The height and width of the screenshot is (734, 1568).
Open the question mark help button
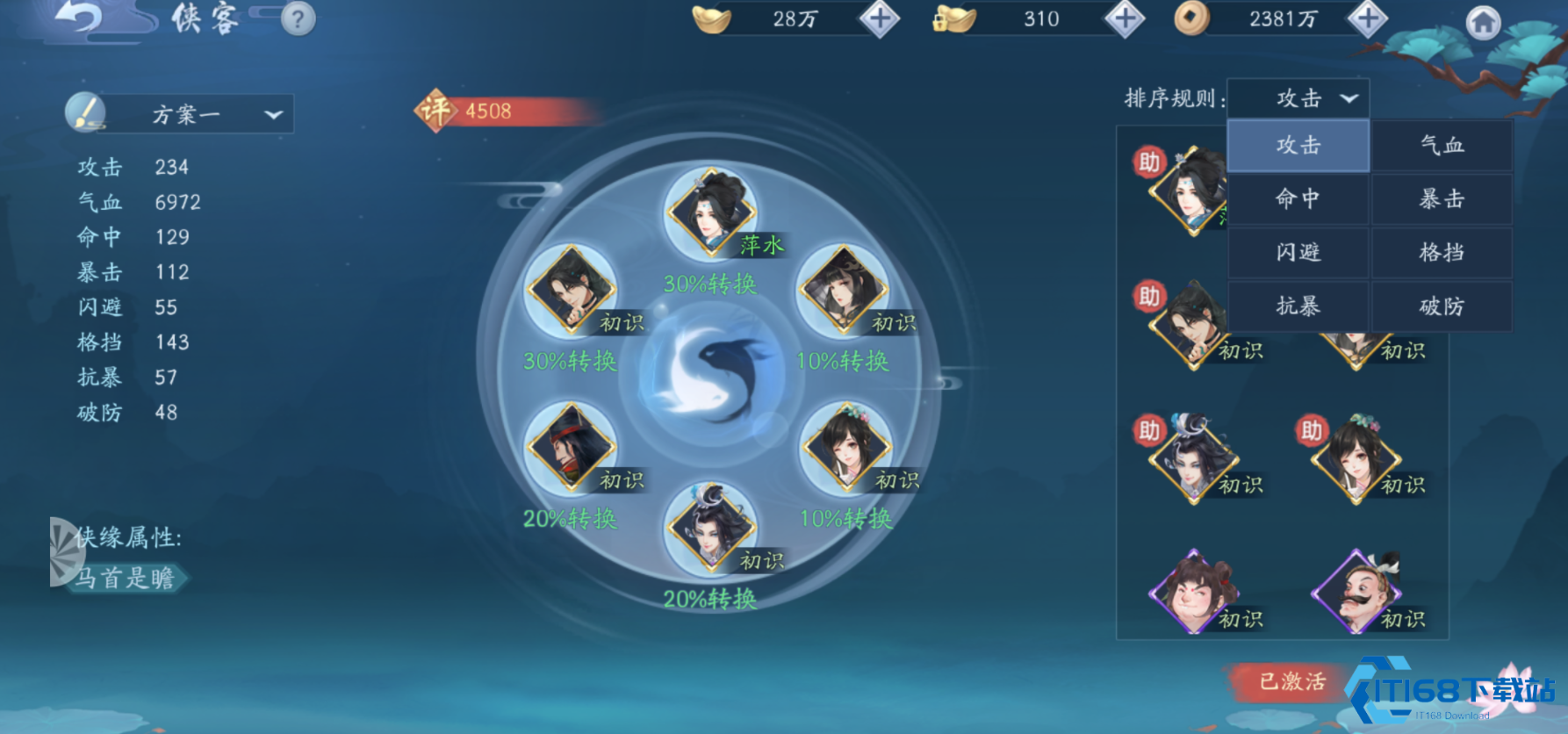[x=298, y=18]
